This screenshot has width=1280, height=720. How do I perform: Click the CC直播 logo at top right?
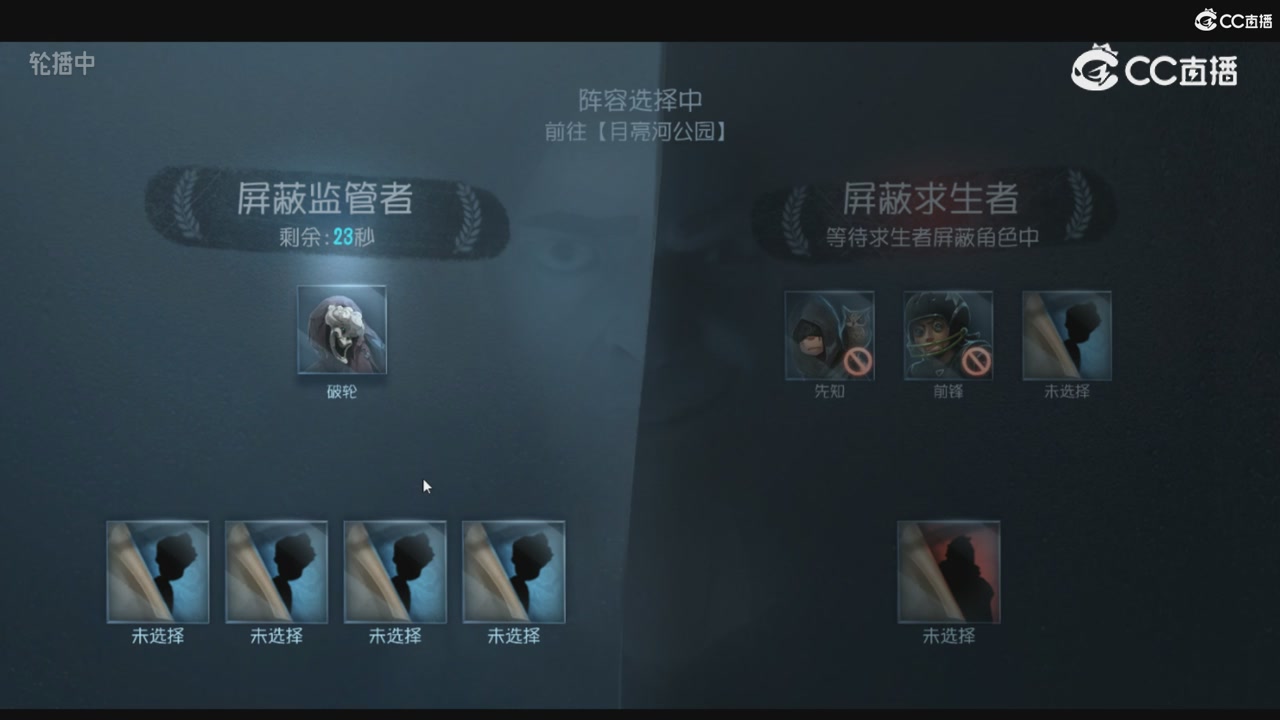pyautogui.click(x=1155, y=70)
